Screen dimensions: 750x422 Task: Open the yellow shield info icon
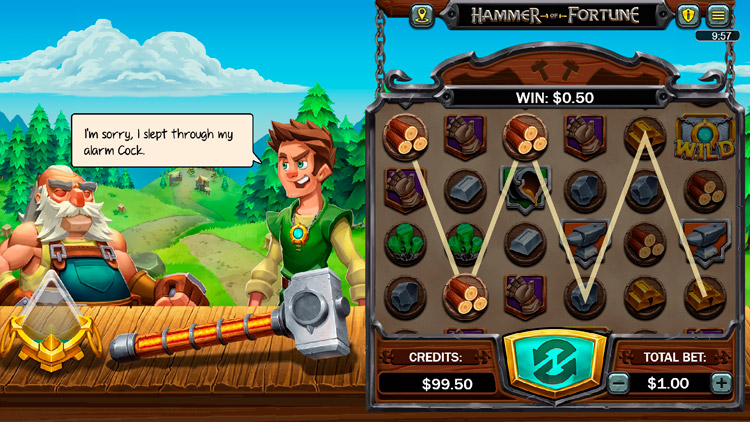(687, 16)
